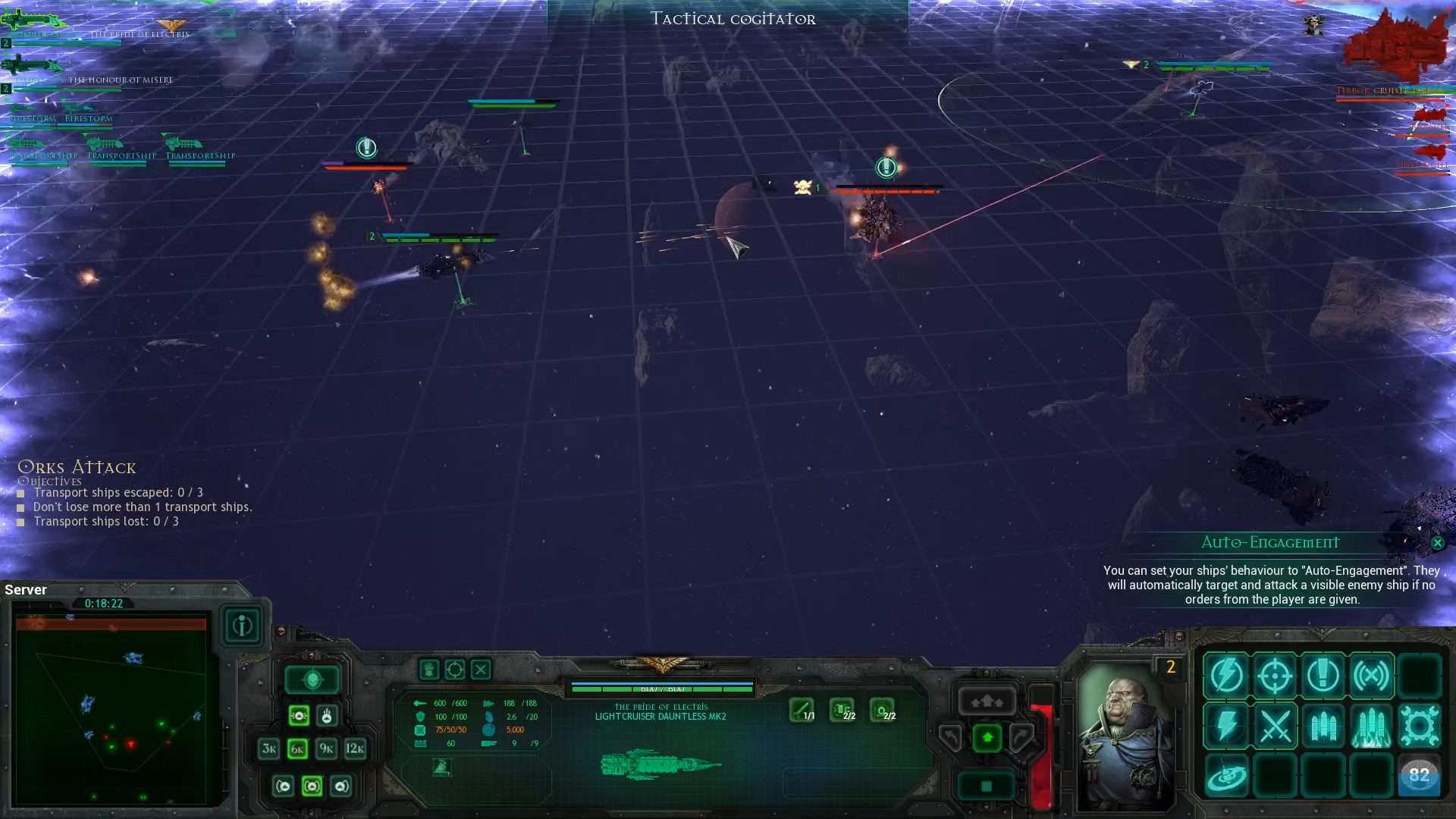Click the X cancel order button
The image size is (1456, 819).
[481, 670]
